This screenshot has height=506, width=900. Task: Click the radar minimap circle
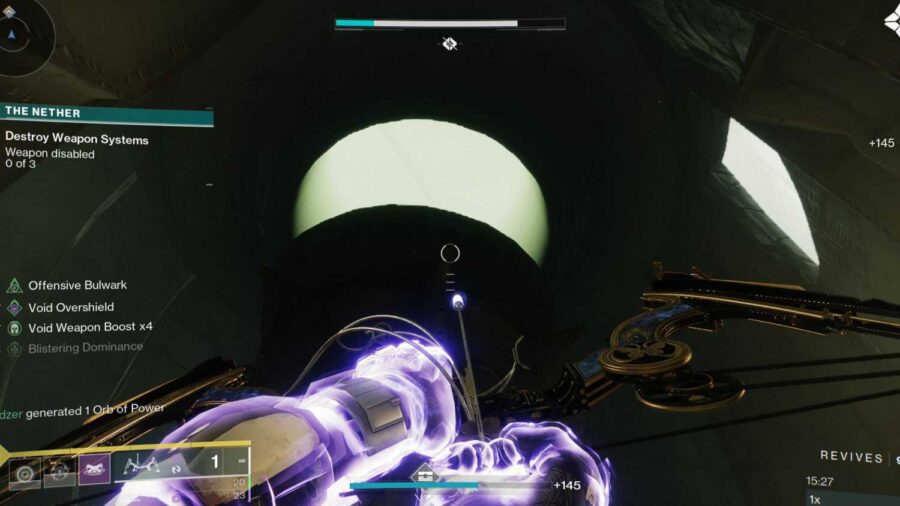click(14, 32)
